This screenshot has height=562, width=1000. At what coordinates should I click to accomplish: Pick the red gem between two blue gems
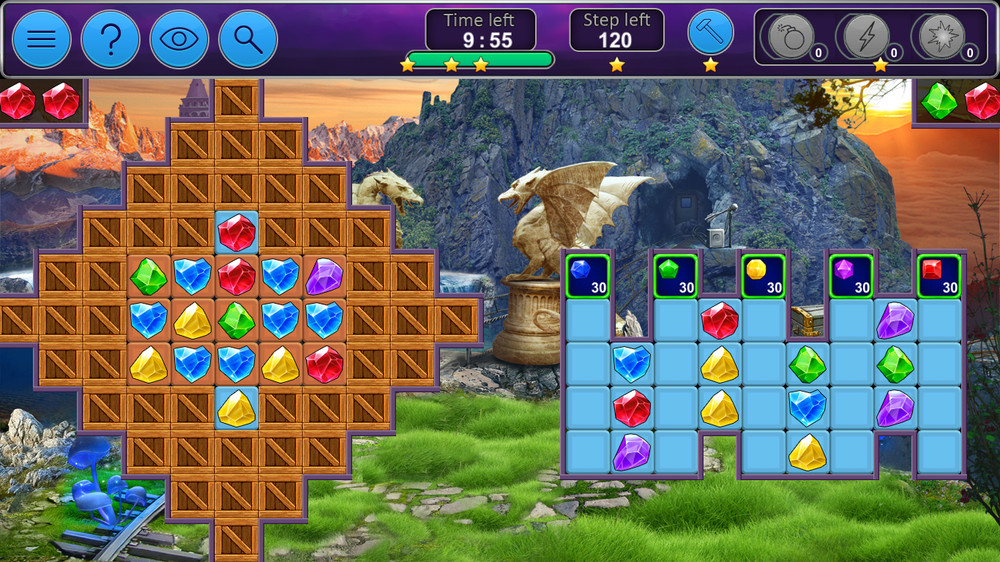point(237,276)
